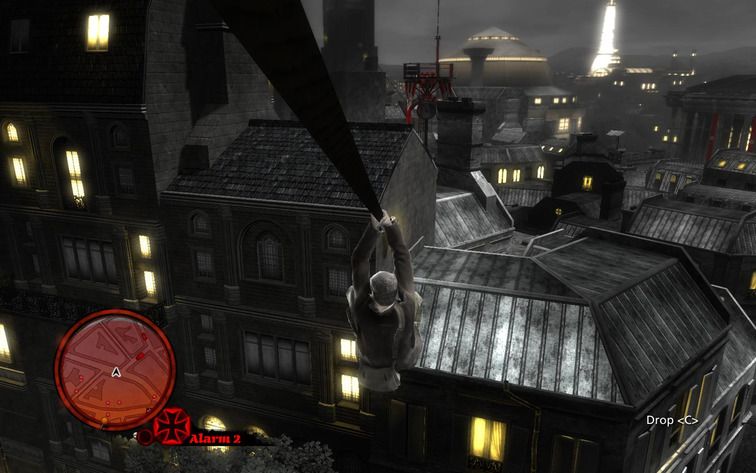Select the iron cross alarm icon
Screen dimensions: 756x473
pyautogui.click(x=171, y=425)
